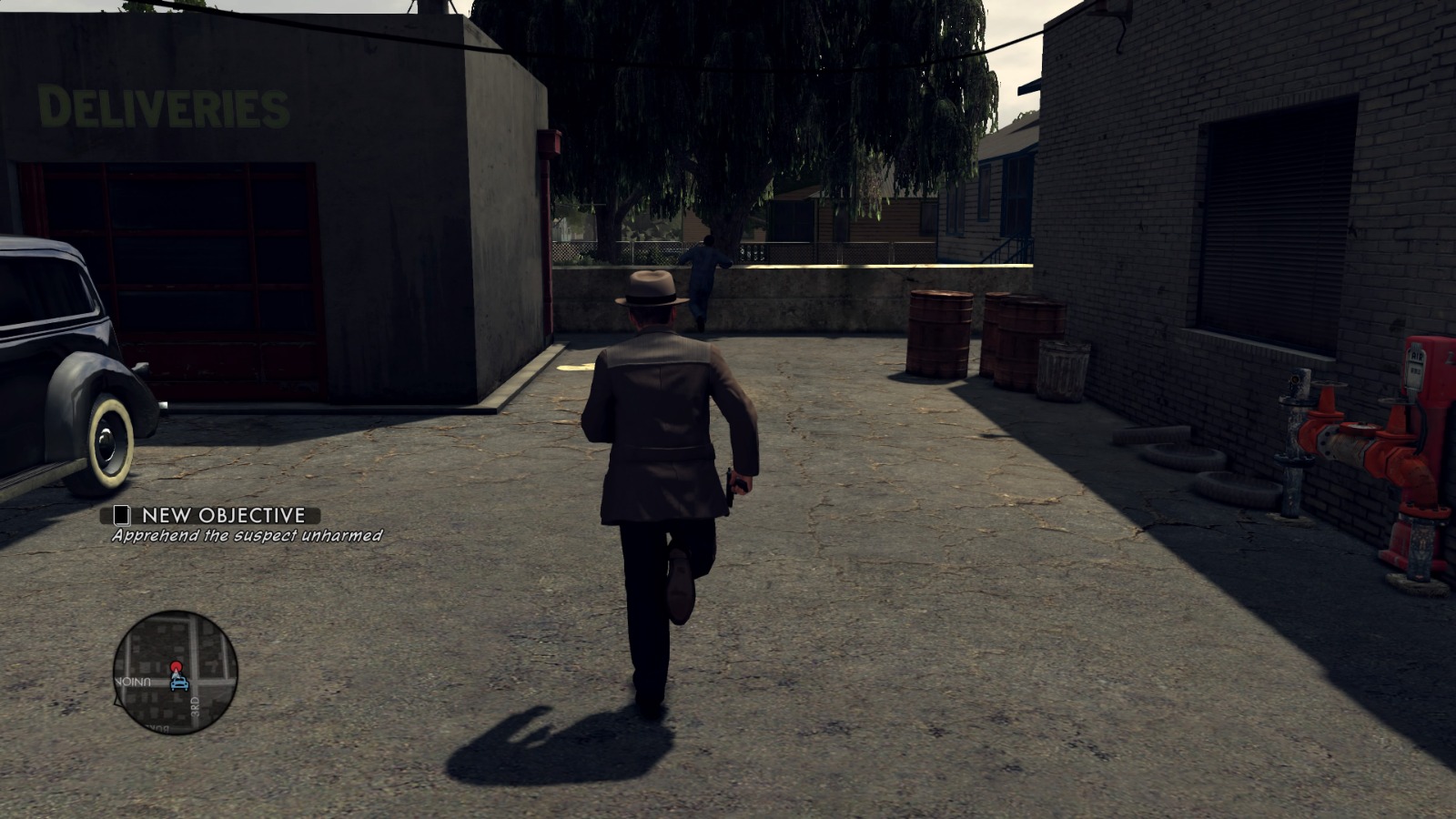Screen dimensions: 1456x819
Task: Select the blue car marker on the minimap
Action: (x=179, y=684)
